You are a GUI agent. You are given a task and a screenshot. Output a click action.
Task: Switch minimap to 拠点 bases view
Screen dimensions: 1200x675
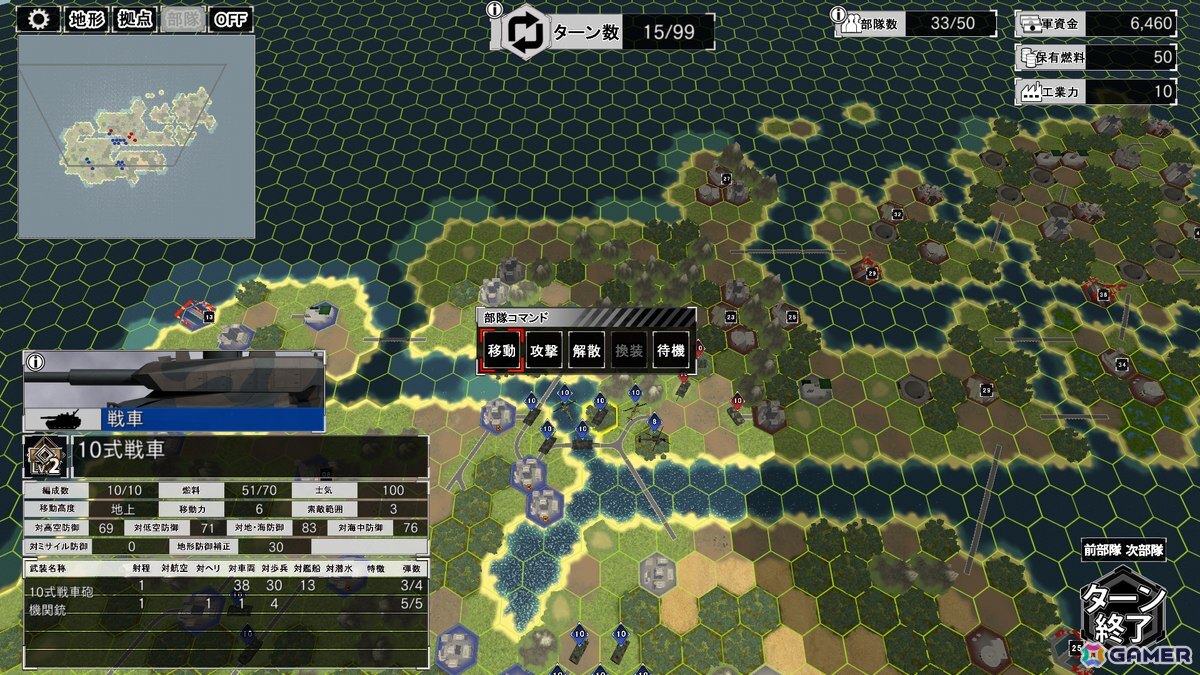point(135,19)
